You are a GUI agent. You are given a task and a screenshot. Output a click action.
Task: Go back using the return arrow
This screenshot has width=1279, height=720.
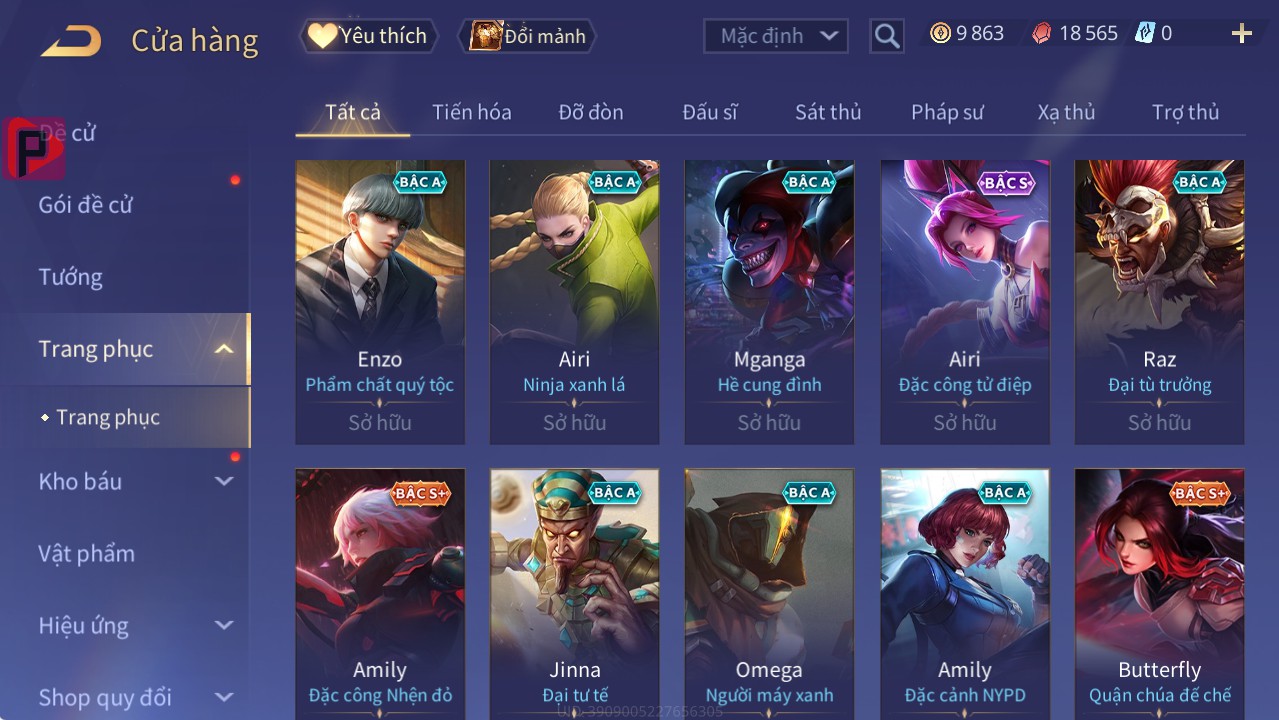(x=71, y=41)
